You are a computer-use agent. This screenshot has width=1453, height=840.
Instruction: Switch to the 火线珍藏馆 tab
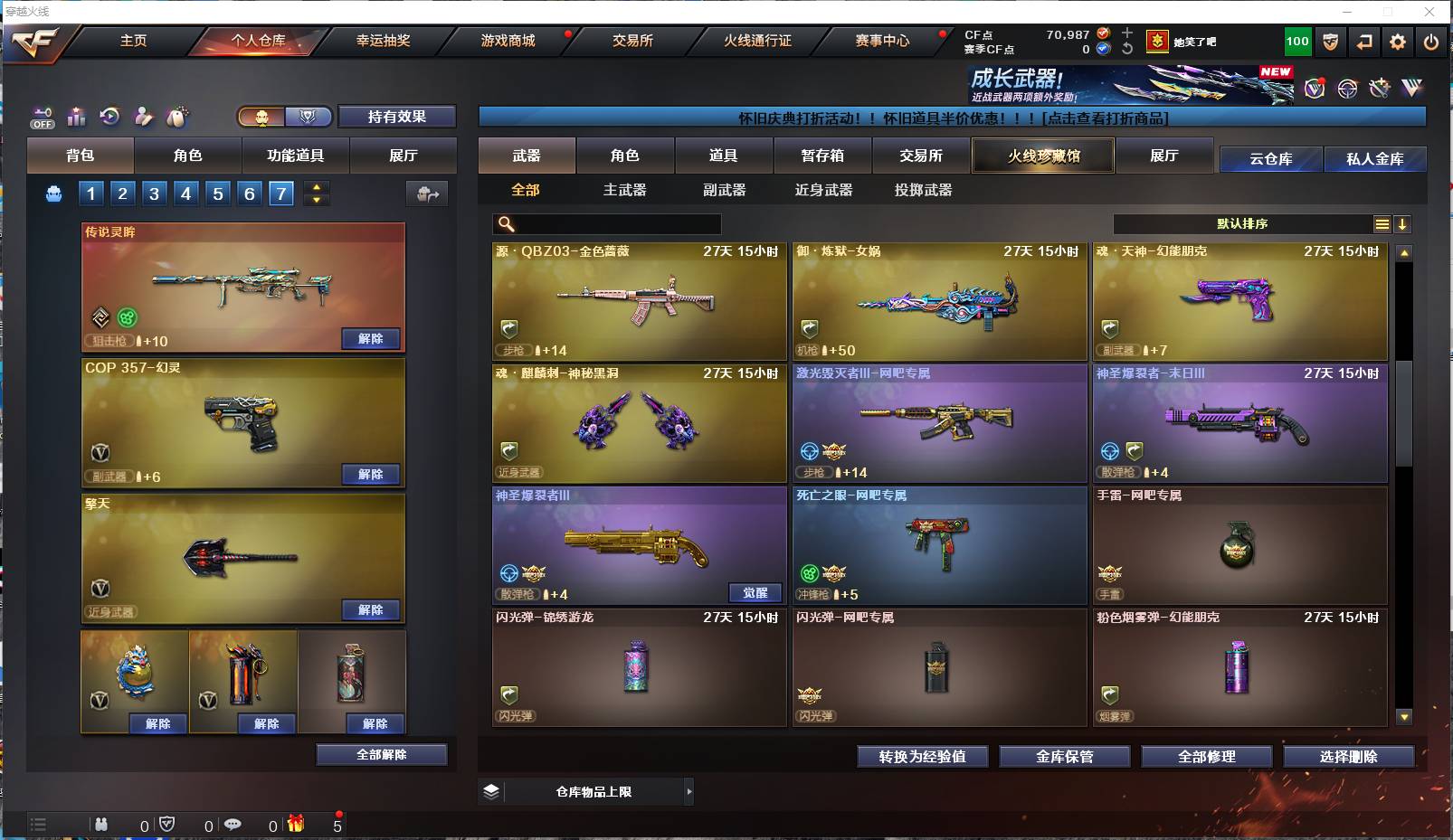click(1043, 156)
